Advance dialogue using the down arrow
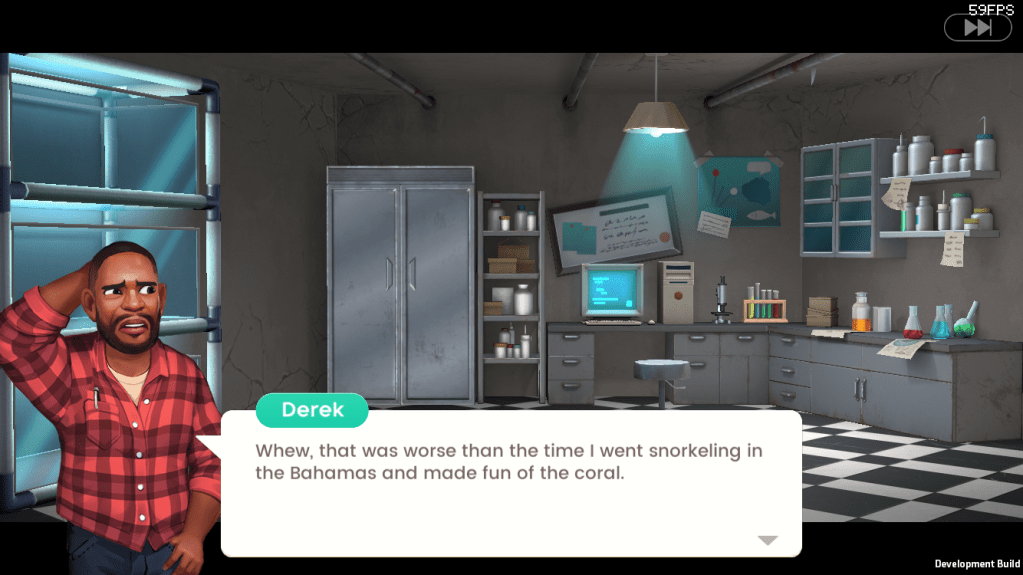Viewport: 1023px width, 575px height. point(767,540)
